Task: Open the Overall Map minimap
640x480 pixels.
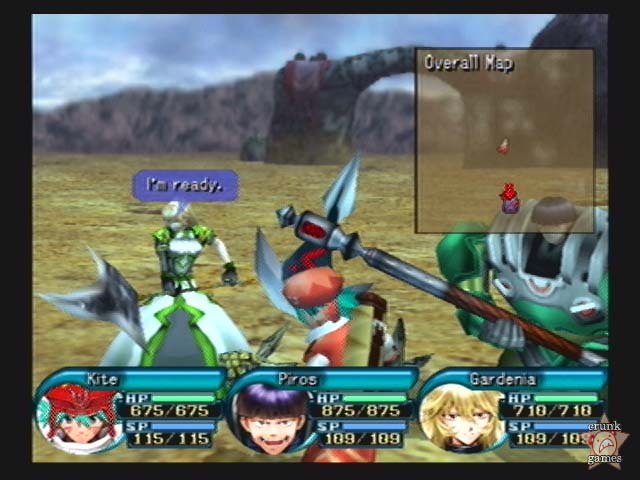Action: [x=504, y=140]
